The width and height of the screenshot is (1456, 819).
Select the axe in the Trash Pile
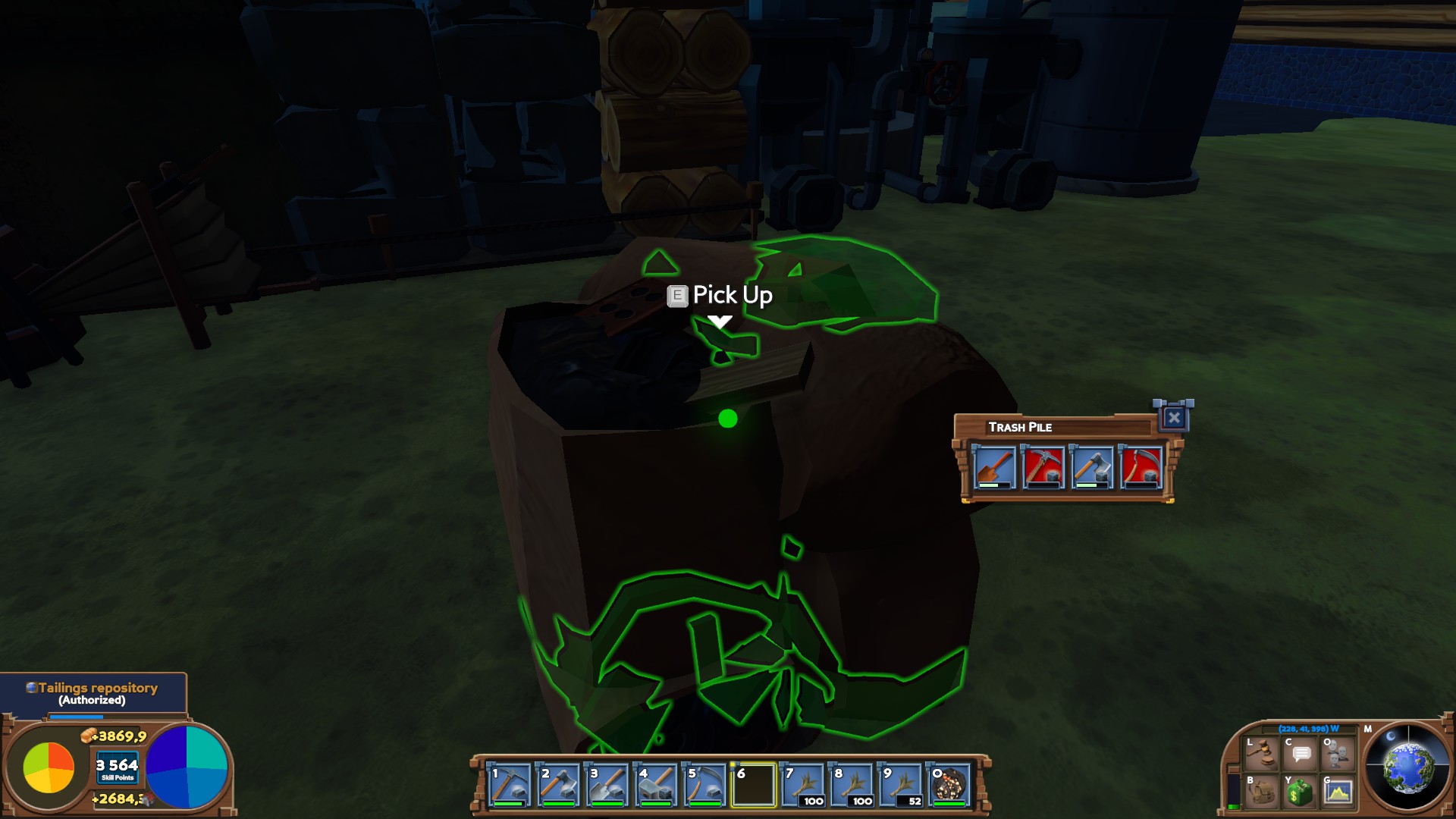pyautogui.click(x=1092, y=467)
